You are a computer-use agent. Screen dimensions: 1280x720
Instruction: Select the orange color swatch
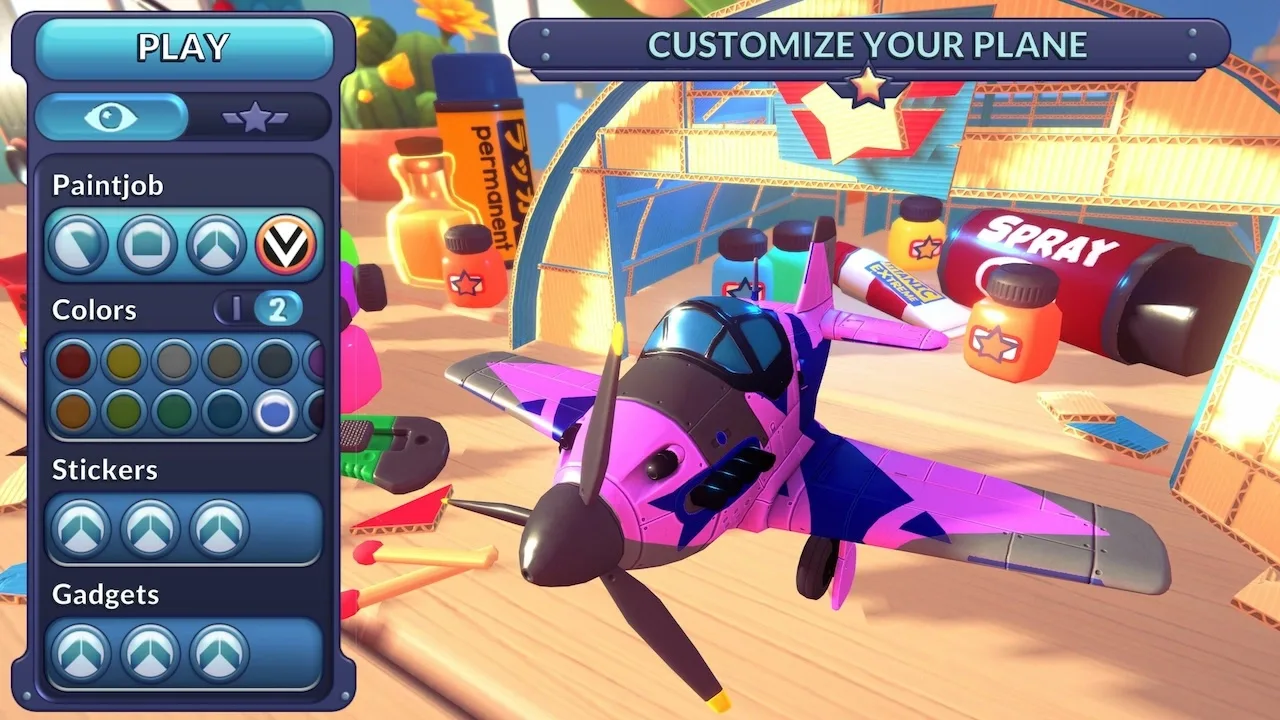(x=73, y=411)
